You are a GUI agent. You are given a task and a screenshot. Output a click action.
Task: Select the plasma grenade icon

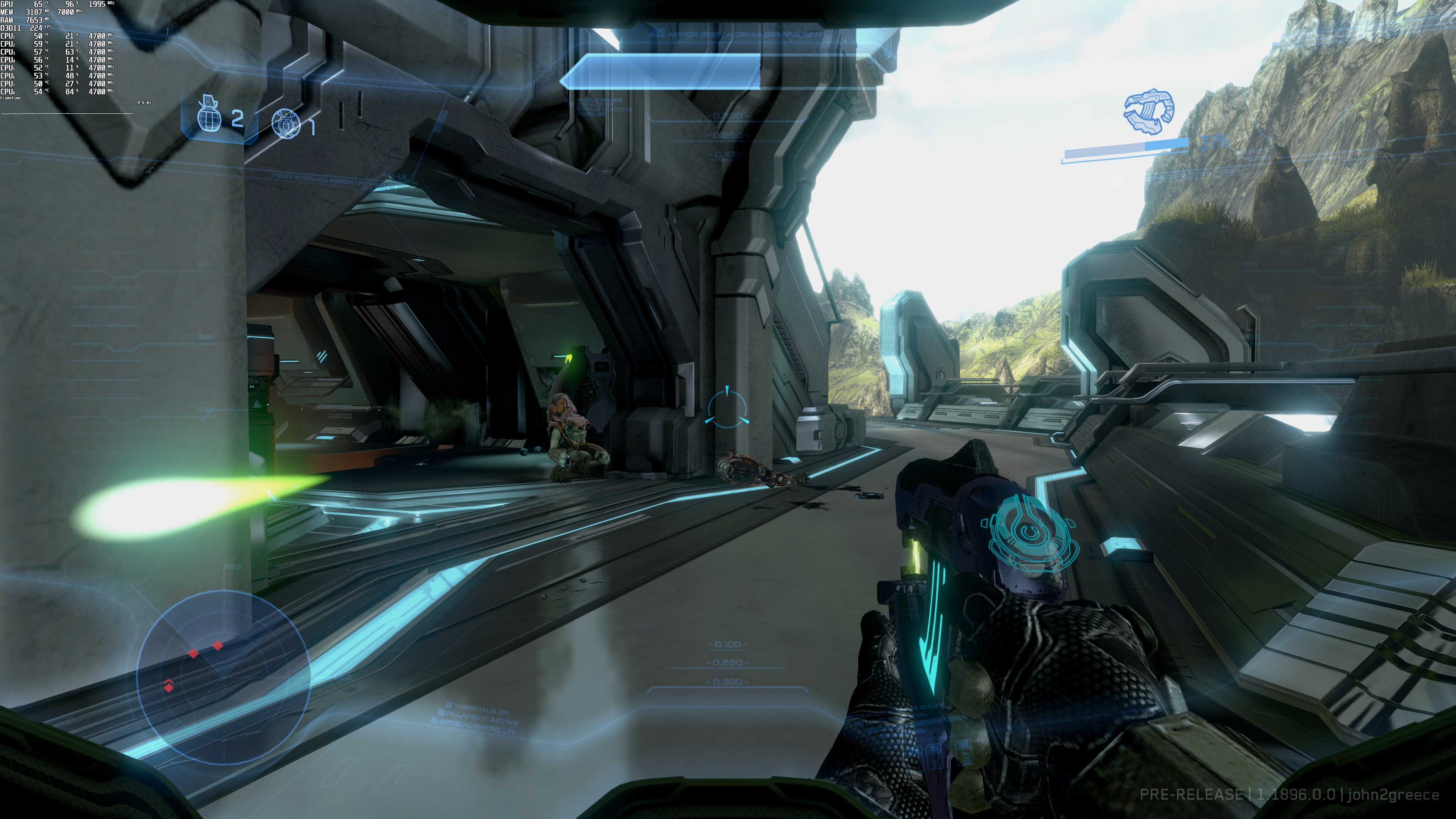pos(285,123)
